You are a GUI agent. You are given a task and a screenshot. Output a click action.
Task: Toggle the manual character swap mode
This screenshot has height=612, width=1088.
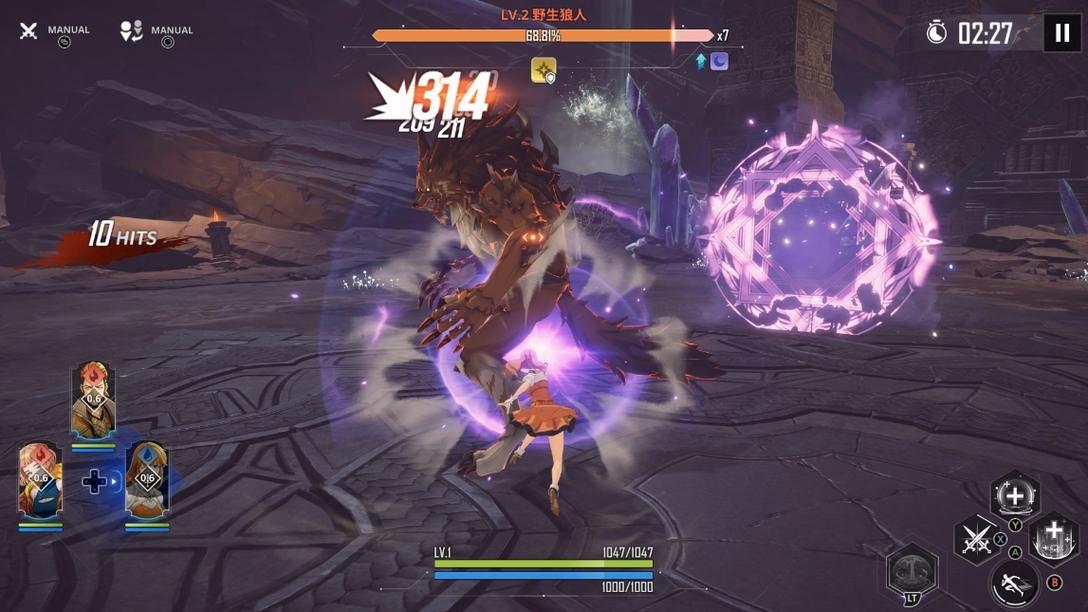click(131, 31)
